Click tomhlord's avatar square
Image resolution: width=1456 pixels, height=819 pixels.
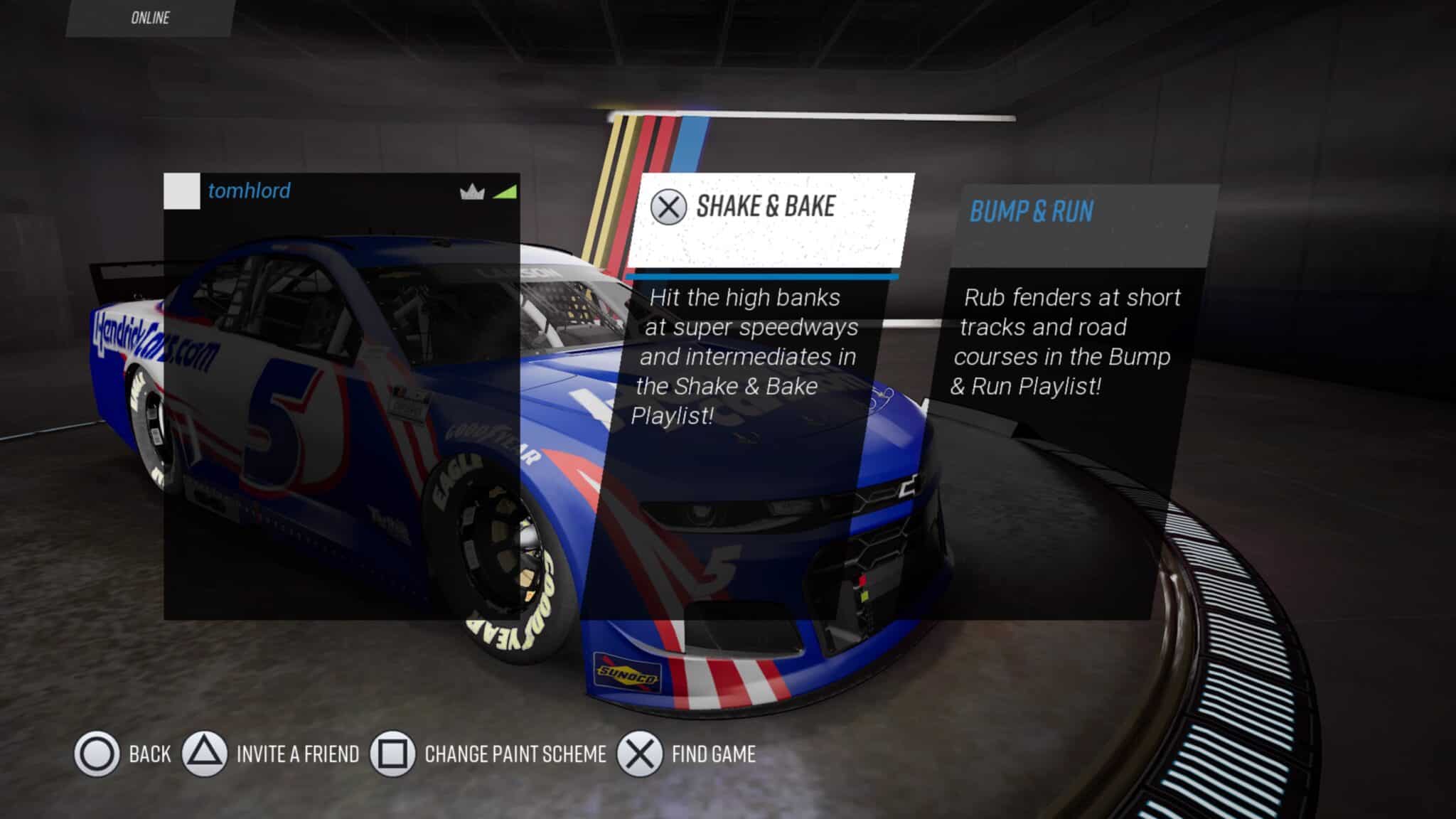[x=182, y=191]
